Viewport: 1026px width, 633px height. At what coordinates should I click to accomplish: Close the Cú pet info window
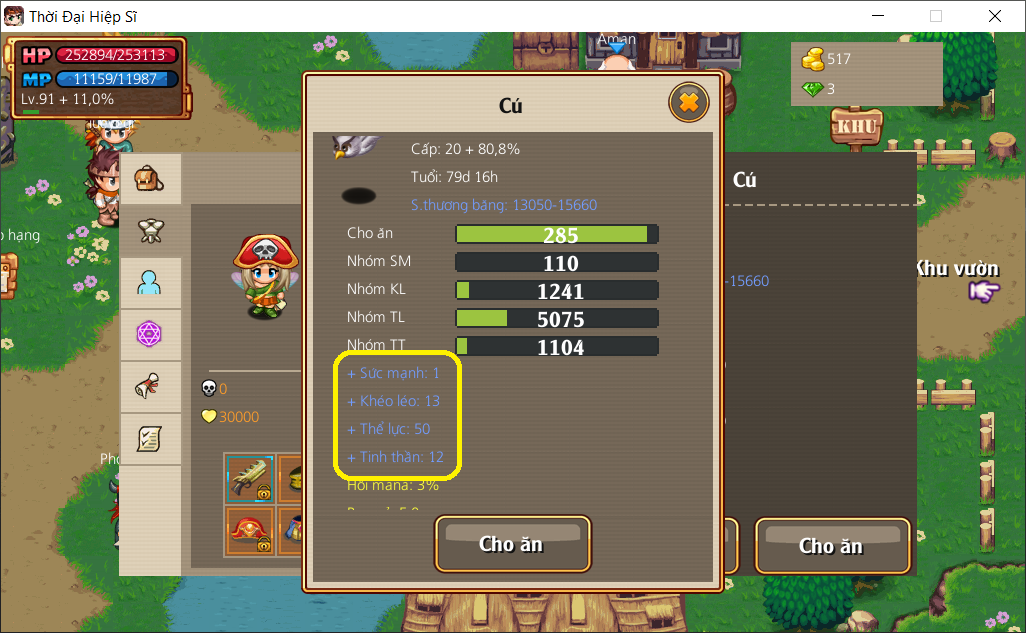[688, 102]
